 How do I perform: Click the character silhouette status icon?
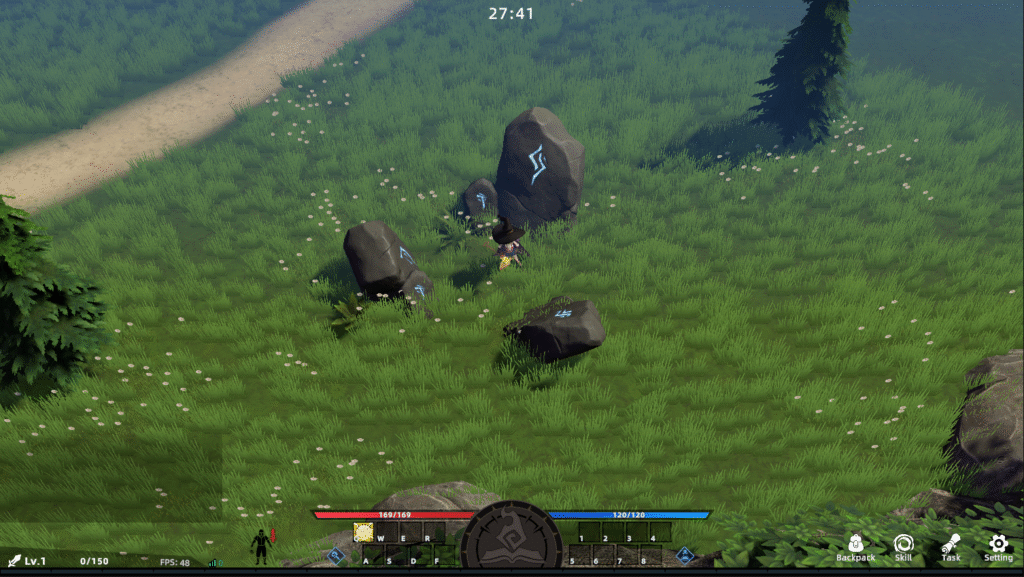click(261, 546)
